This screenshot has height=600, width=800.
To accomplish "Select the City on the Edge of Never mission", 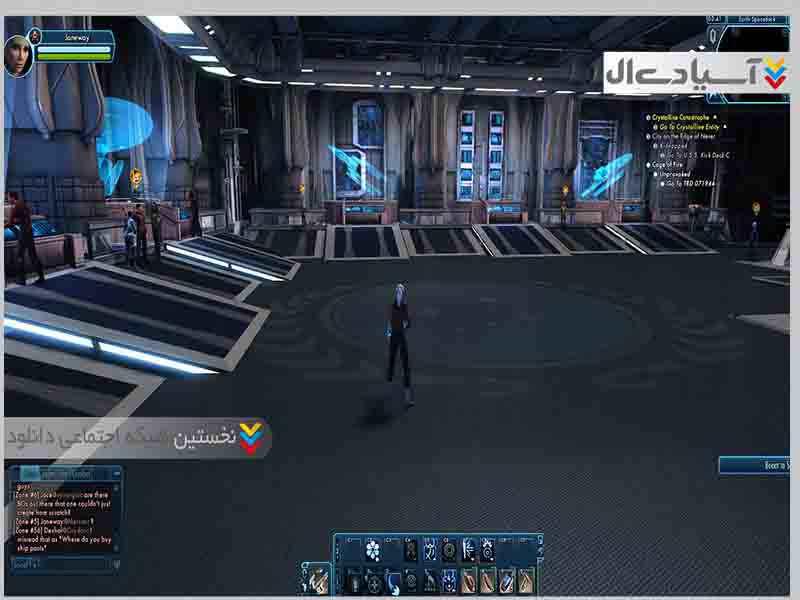I will (x=686, y=136).
